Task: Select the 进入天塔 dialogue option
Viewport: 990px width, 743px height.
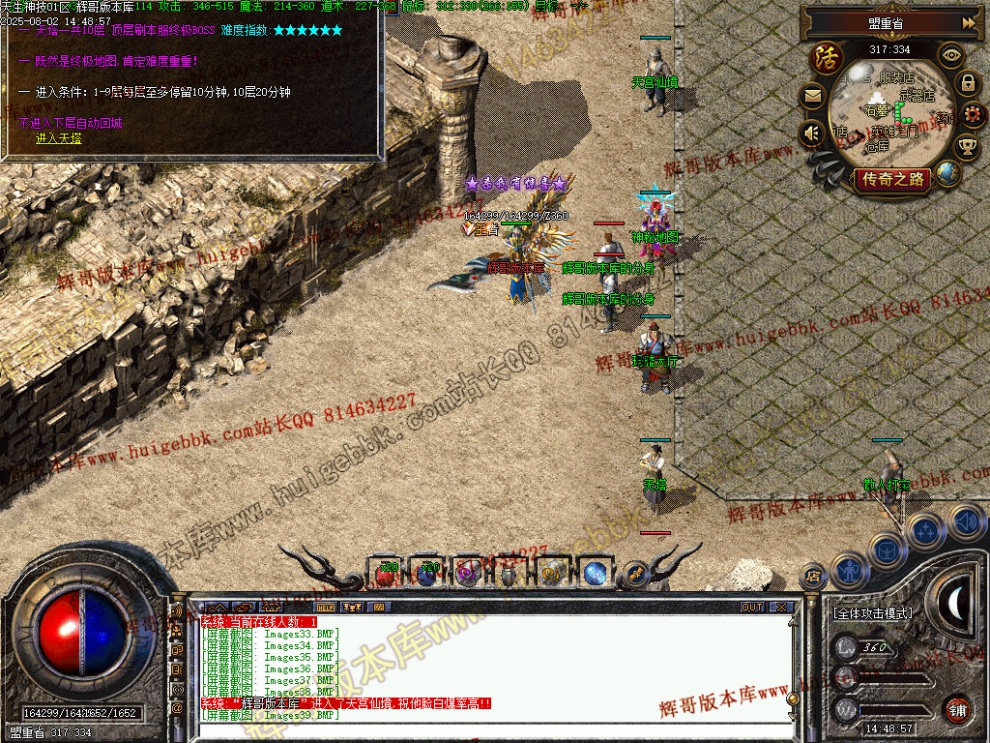Action: coord(59,138)
